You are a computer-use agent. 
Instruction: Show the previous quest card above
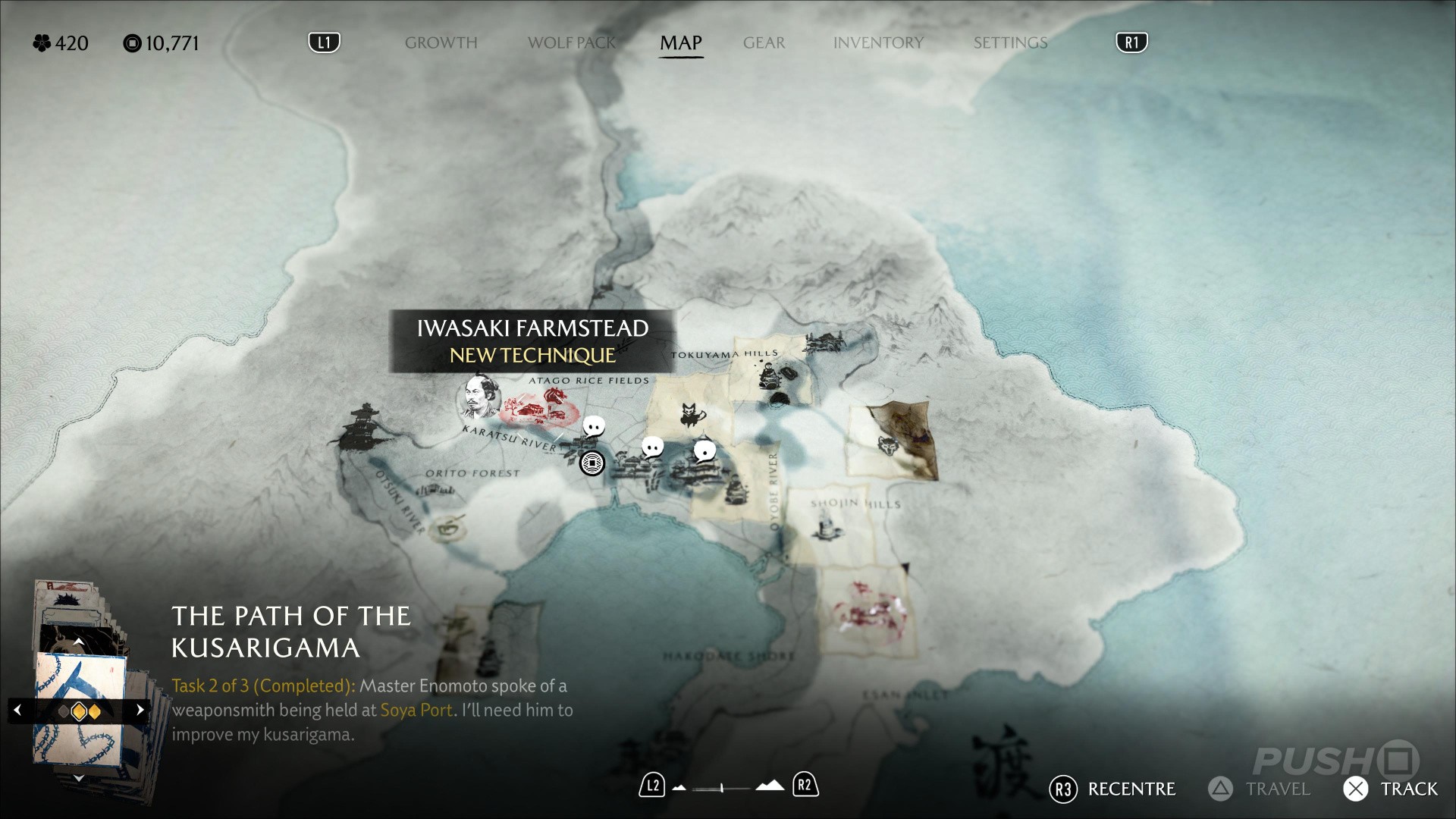[78, 643]
